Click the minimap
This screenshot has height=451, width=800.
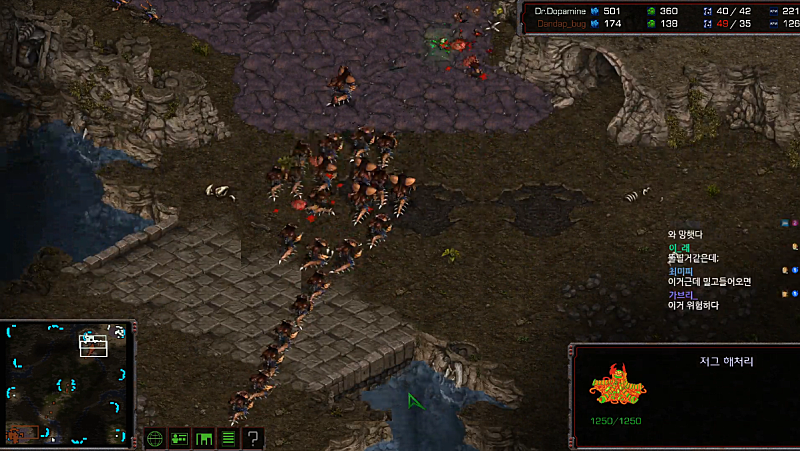67,383
